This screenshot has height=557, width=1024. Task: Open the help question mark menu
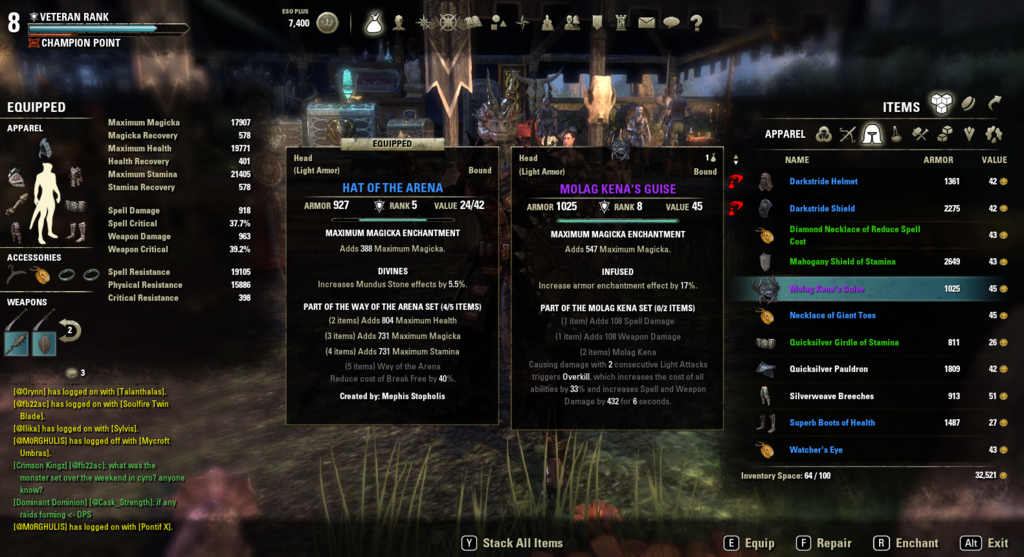coord(696,22)
